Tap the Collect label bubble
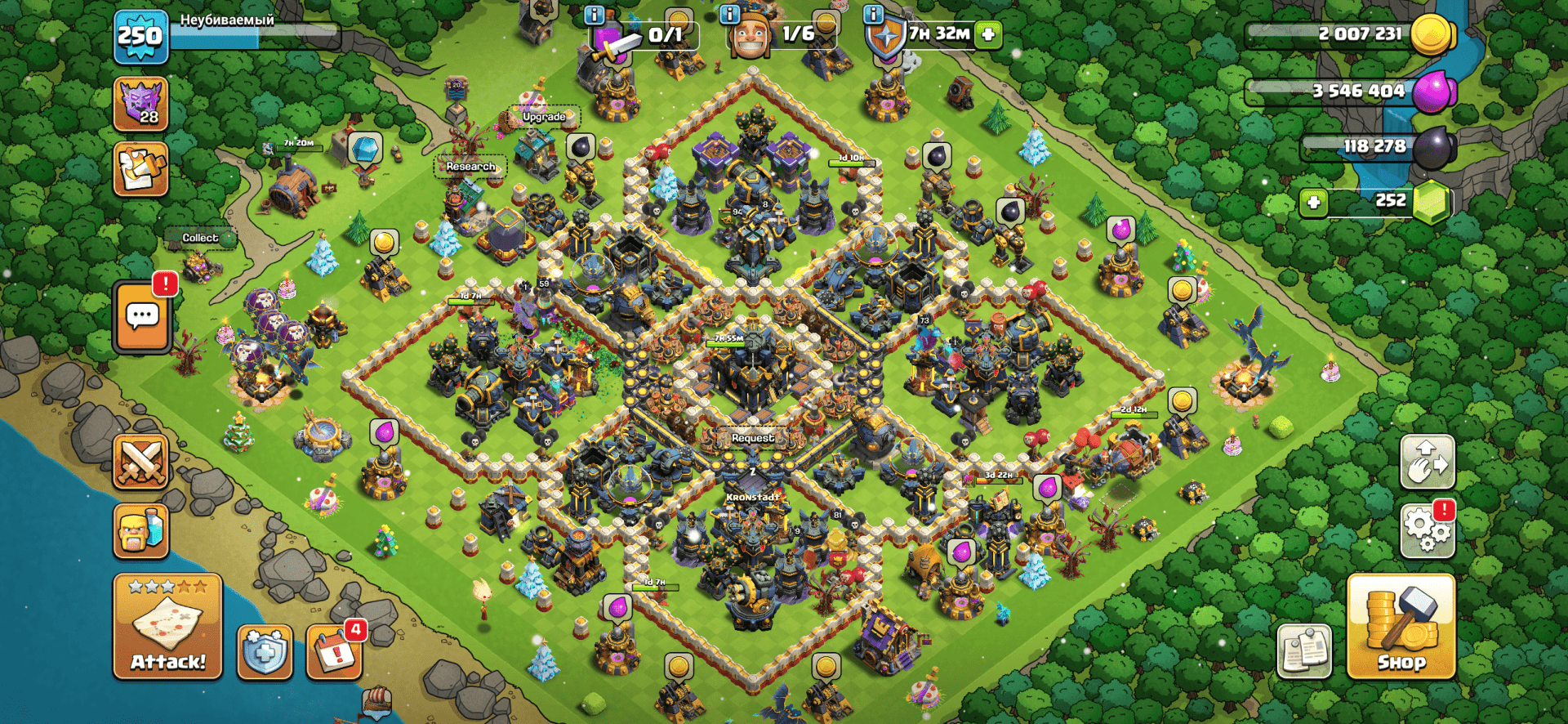1568x724 pixels. tap(200, 238)
